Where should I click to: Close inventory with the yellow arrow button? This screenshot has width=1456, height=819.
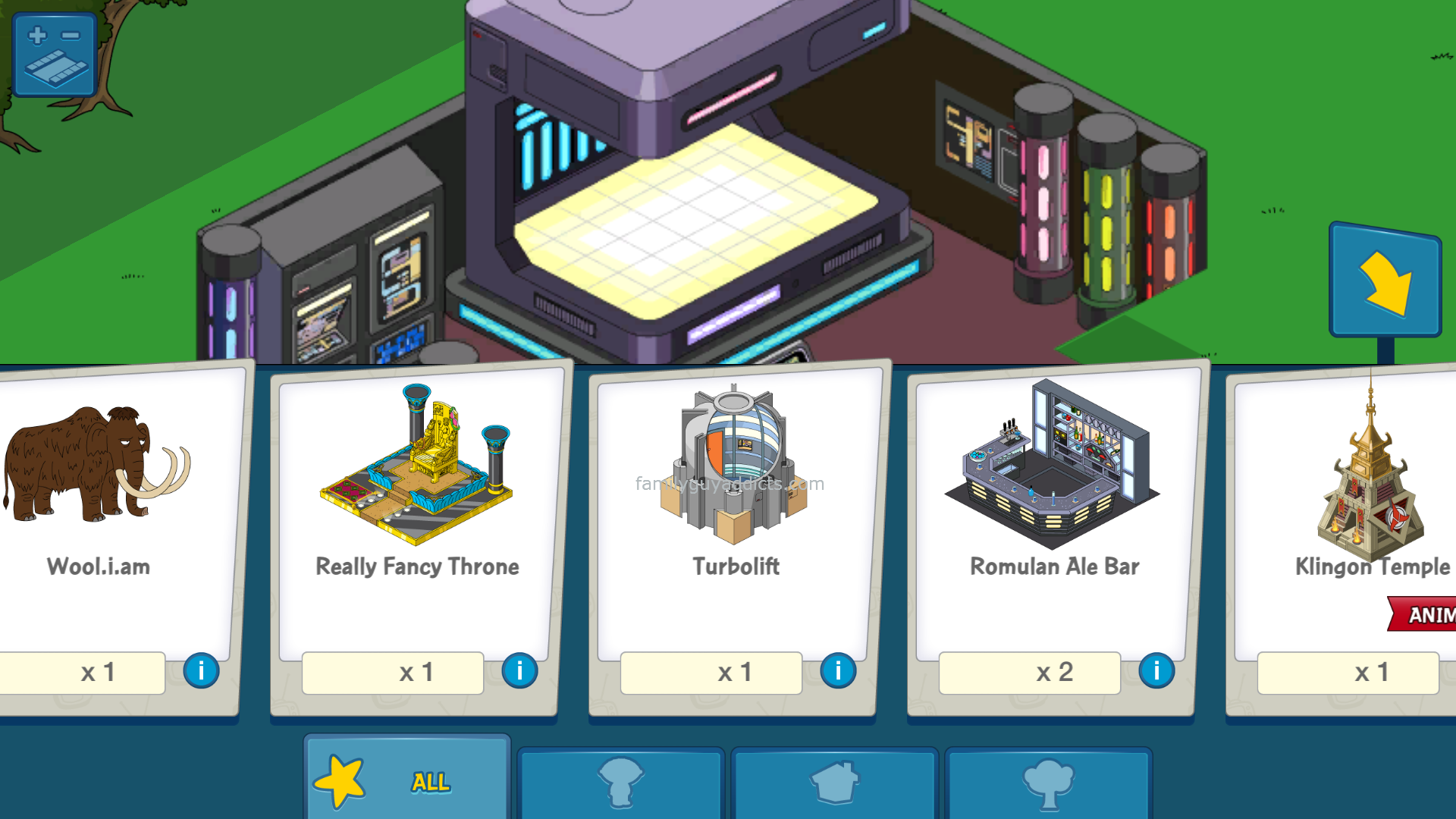[1385, 281]
